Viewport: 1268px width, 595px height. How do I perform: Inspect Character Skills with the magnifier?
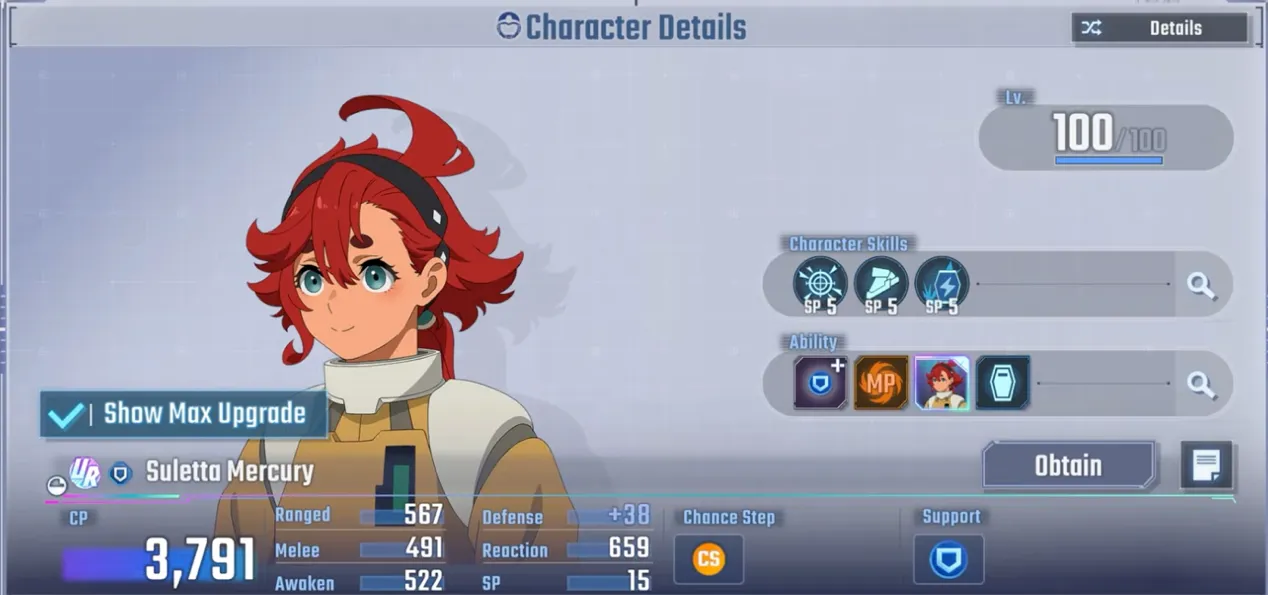click(x=1201, y=286)
